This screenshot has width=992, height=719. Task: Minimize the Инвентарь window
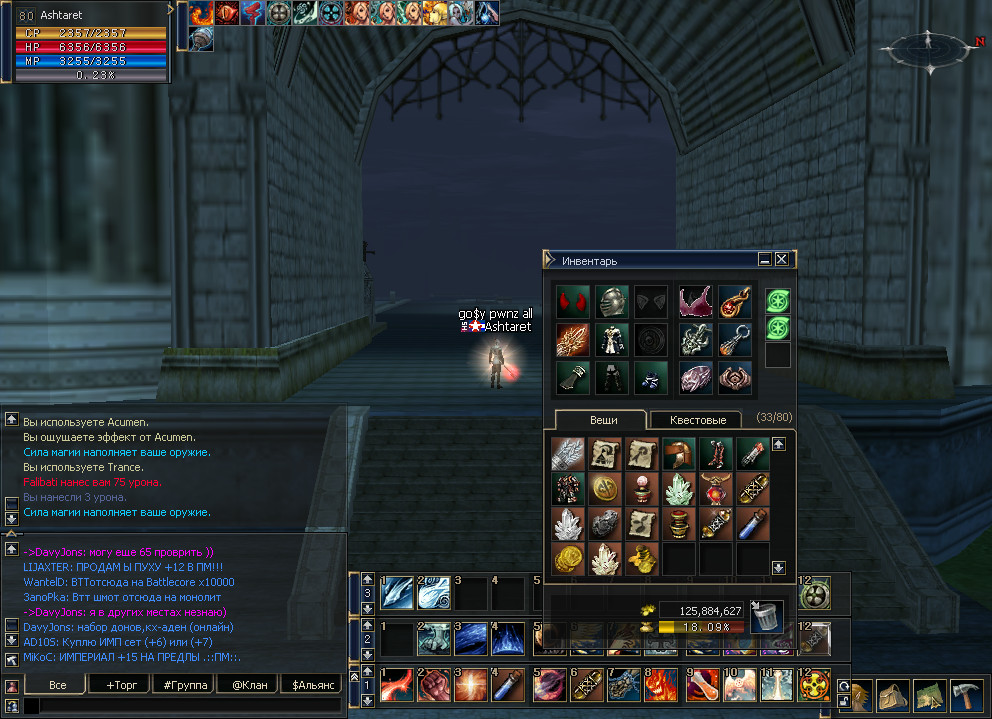point(765,259)
